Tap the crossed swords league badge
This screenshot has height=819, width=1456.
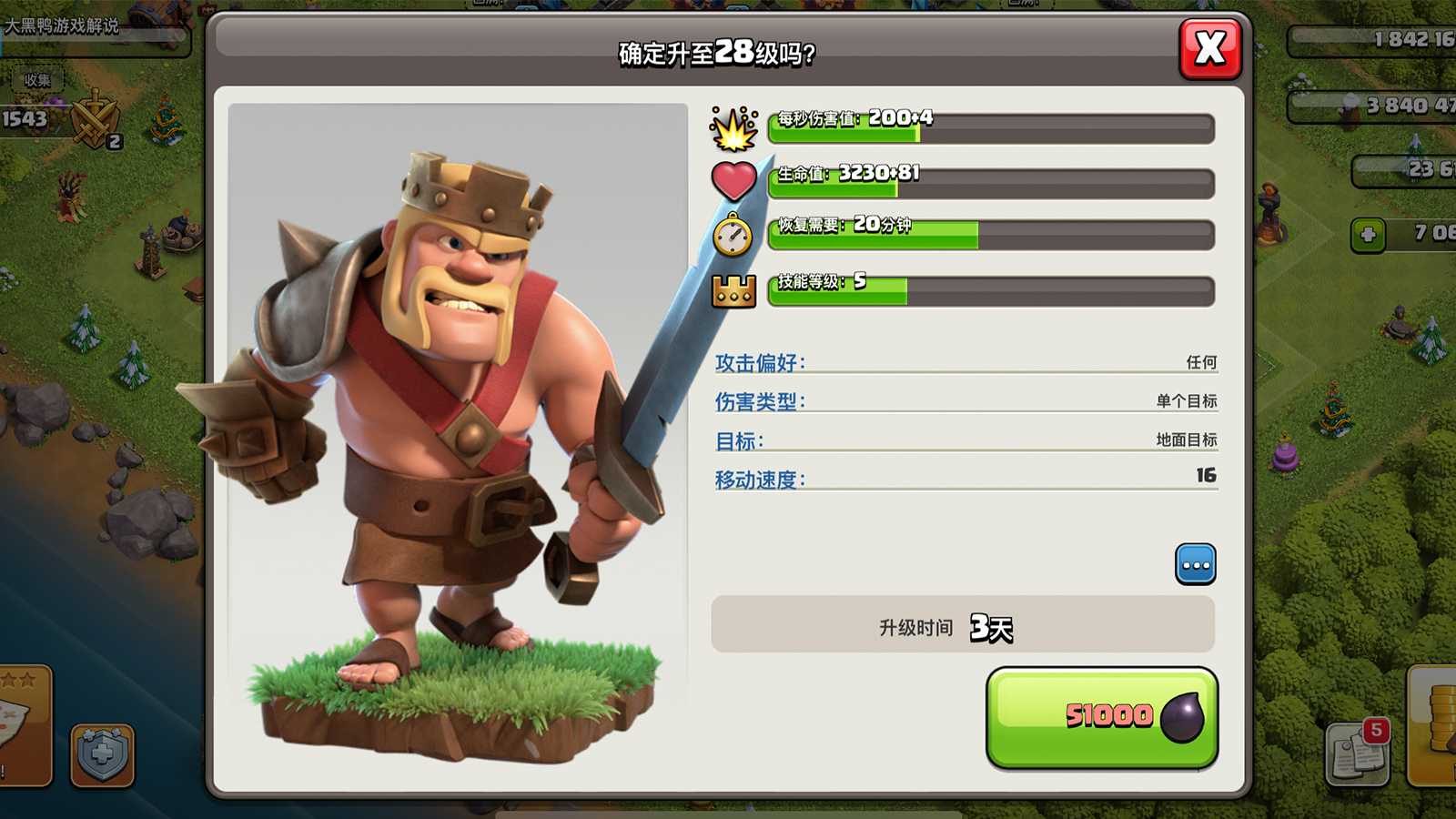(95, 120)
